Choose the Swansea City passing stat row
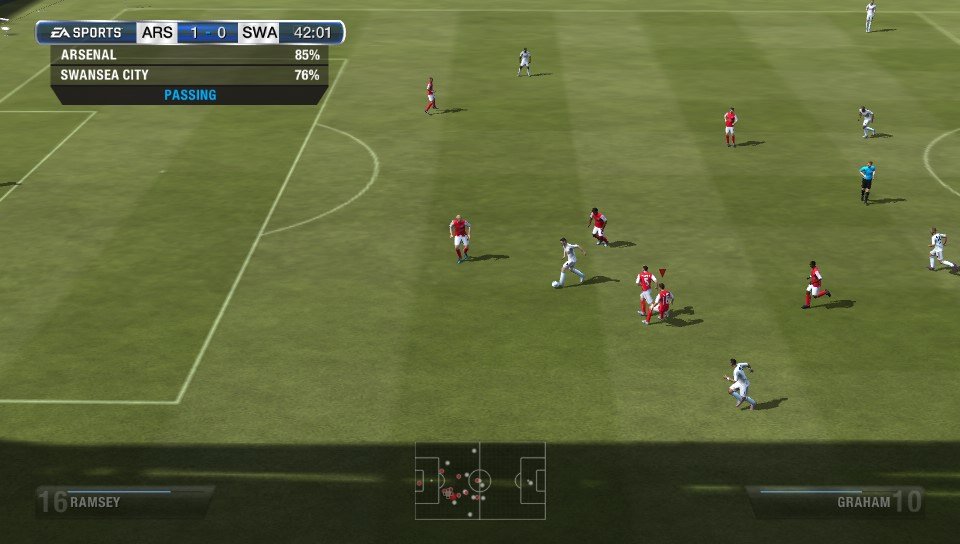This screenshot has width=960, height=544. (190, 75)
